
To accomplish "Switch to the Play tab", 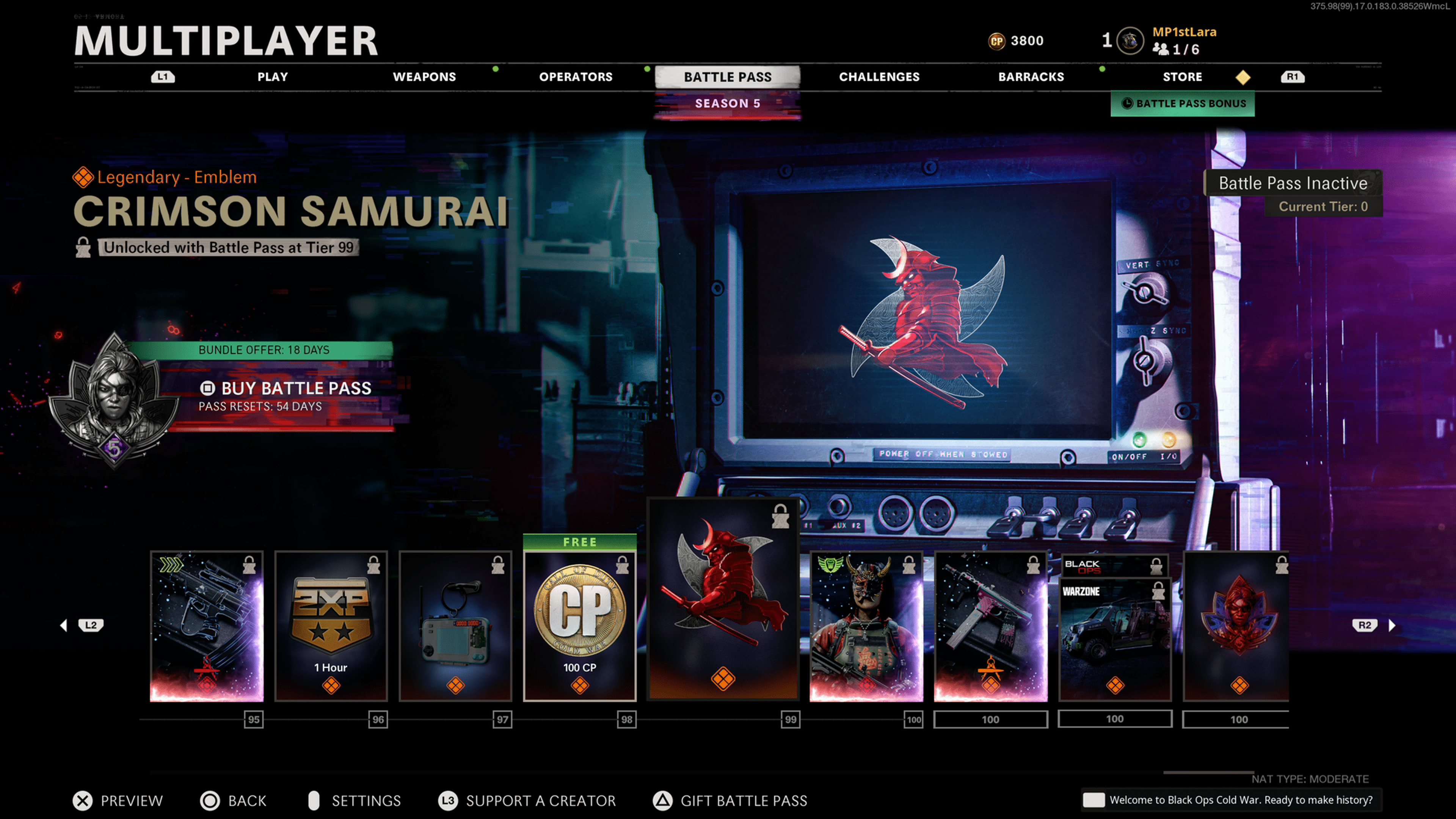I will point(273,77).
